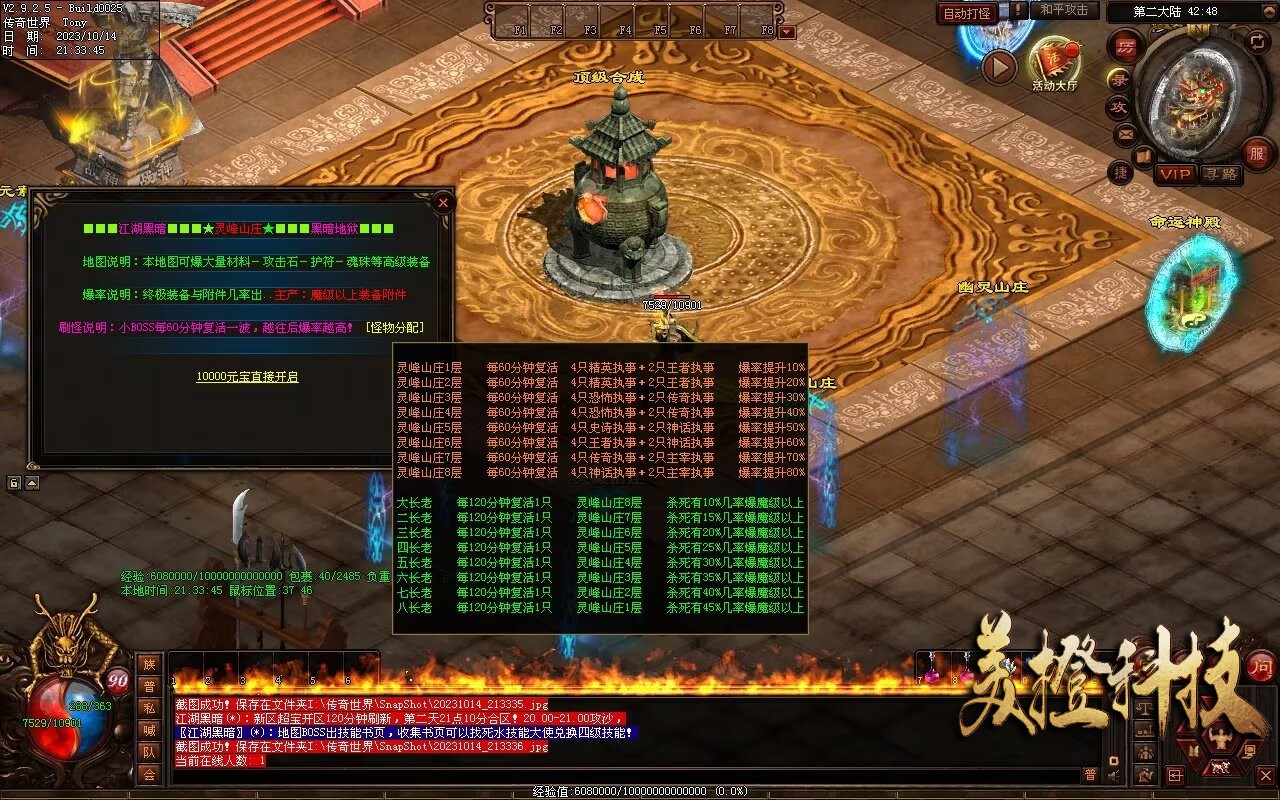This screenshot has height=800, width=1280.
Task: Open the red 问 help button
Action: (x=1260, y=666)
